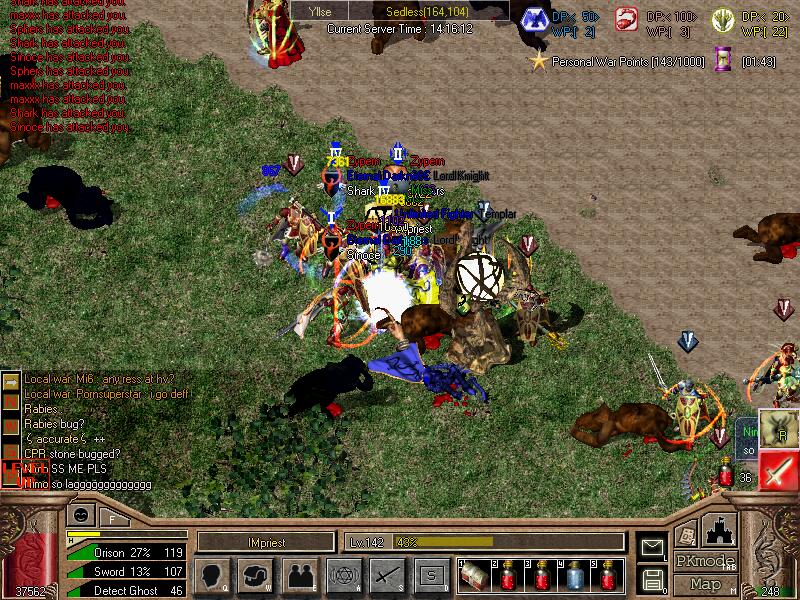Select the F tab above the skill list
The width and height of the screenshot is (800, 600).
point(113,518)
